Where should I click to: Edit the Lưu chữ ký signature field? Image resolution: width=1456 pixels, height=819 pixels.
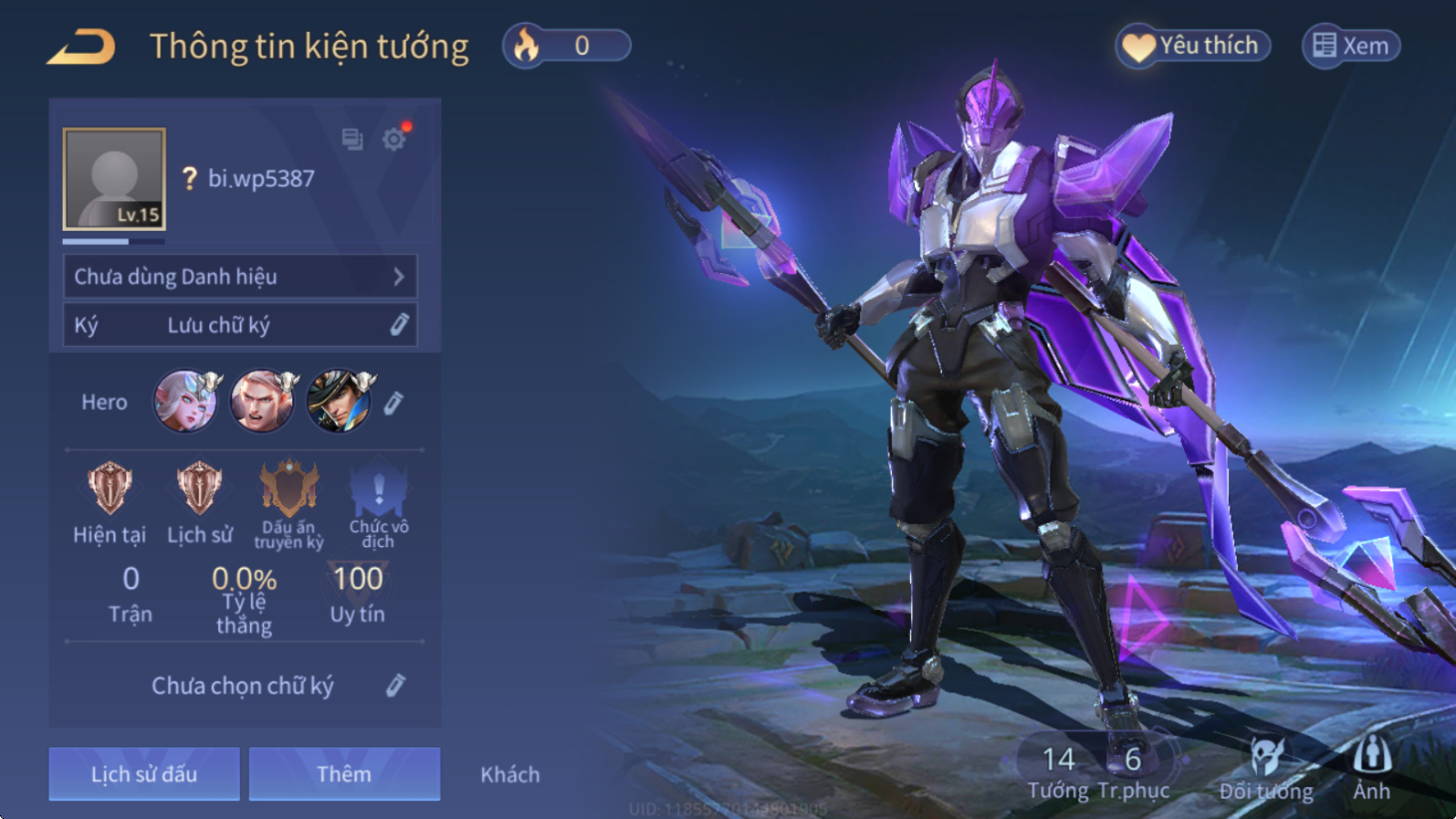coord(399,325)
